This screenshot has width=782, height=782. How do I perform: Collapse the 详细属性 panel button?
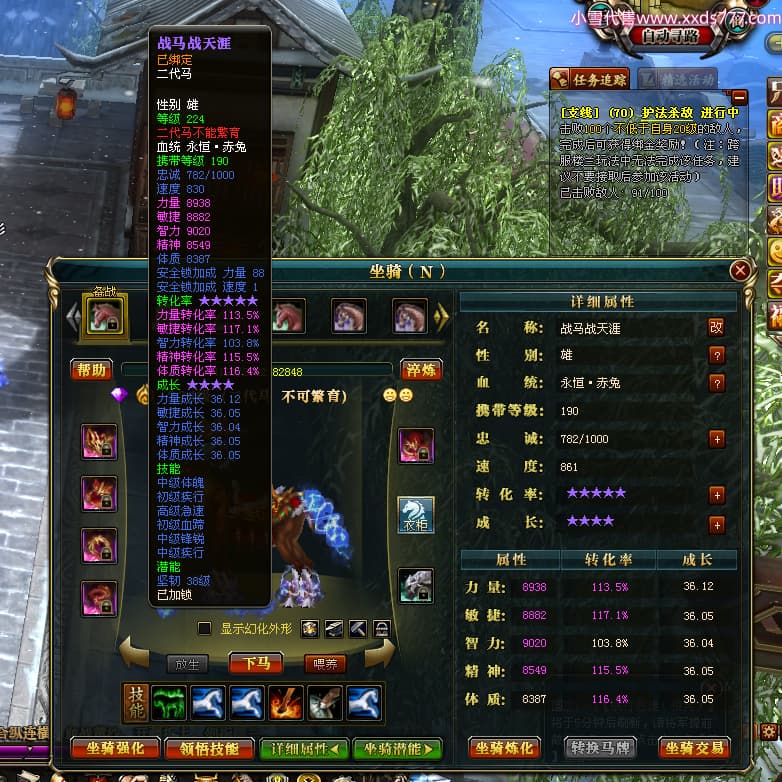point(303,748)
